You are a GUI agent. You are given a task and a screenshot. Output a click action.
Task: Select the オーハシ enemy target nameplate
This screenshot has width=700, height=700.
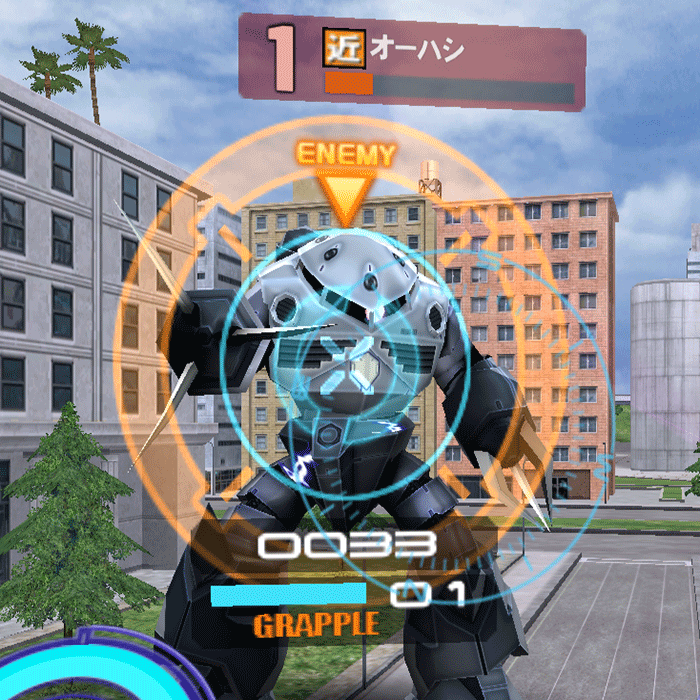coord(412,61)
